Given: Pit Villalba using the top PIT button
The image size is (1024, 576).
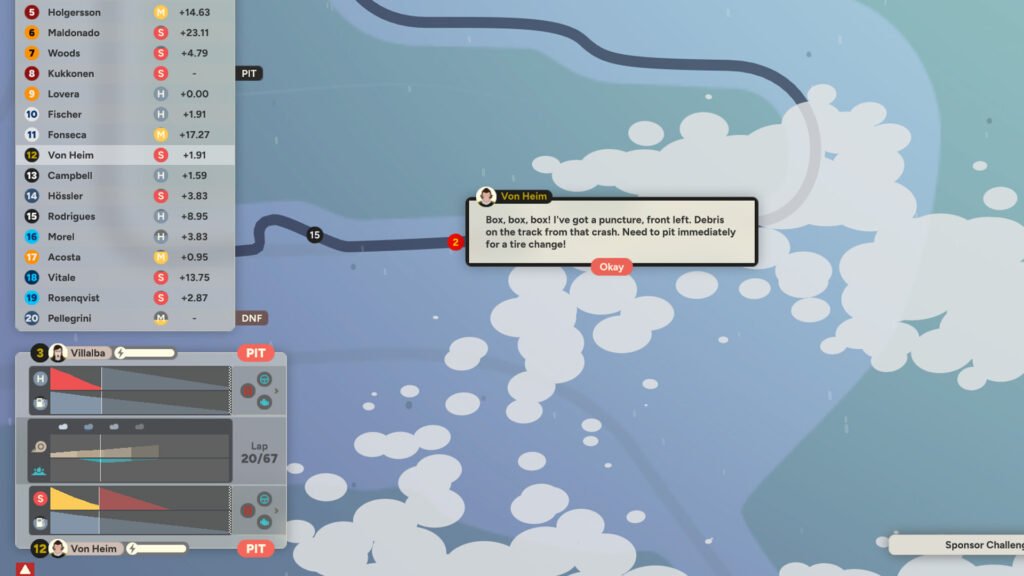Looking at the screenshot, I should pos(256,353).
